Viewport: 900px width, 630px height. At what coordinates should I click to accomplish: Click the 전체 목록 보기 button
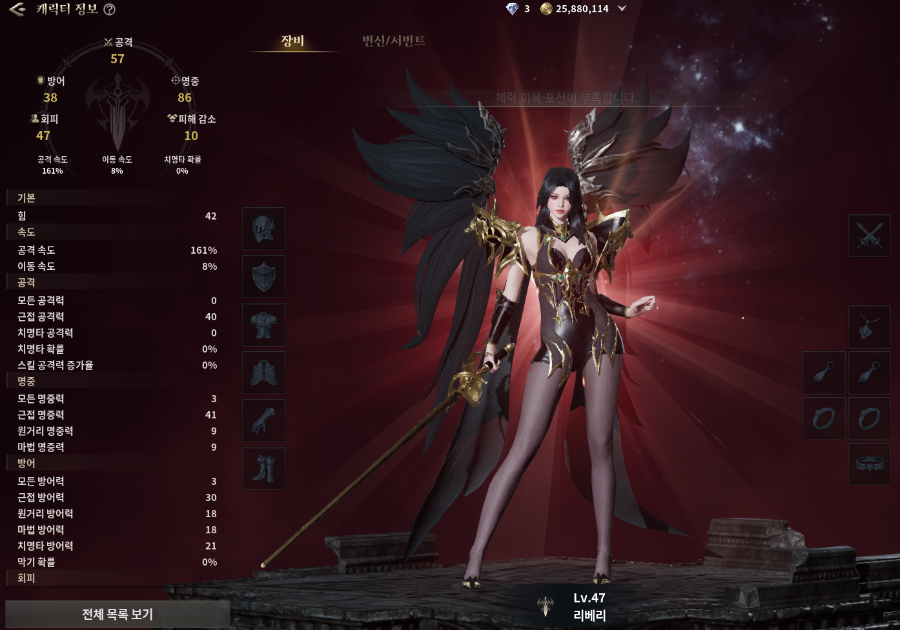click(x=117, y=613)
